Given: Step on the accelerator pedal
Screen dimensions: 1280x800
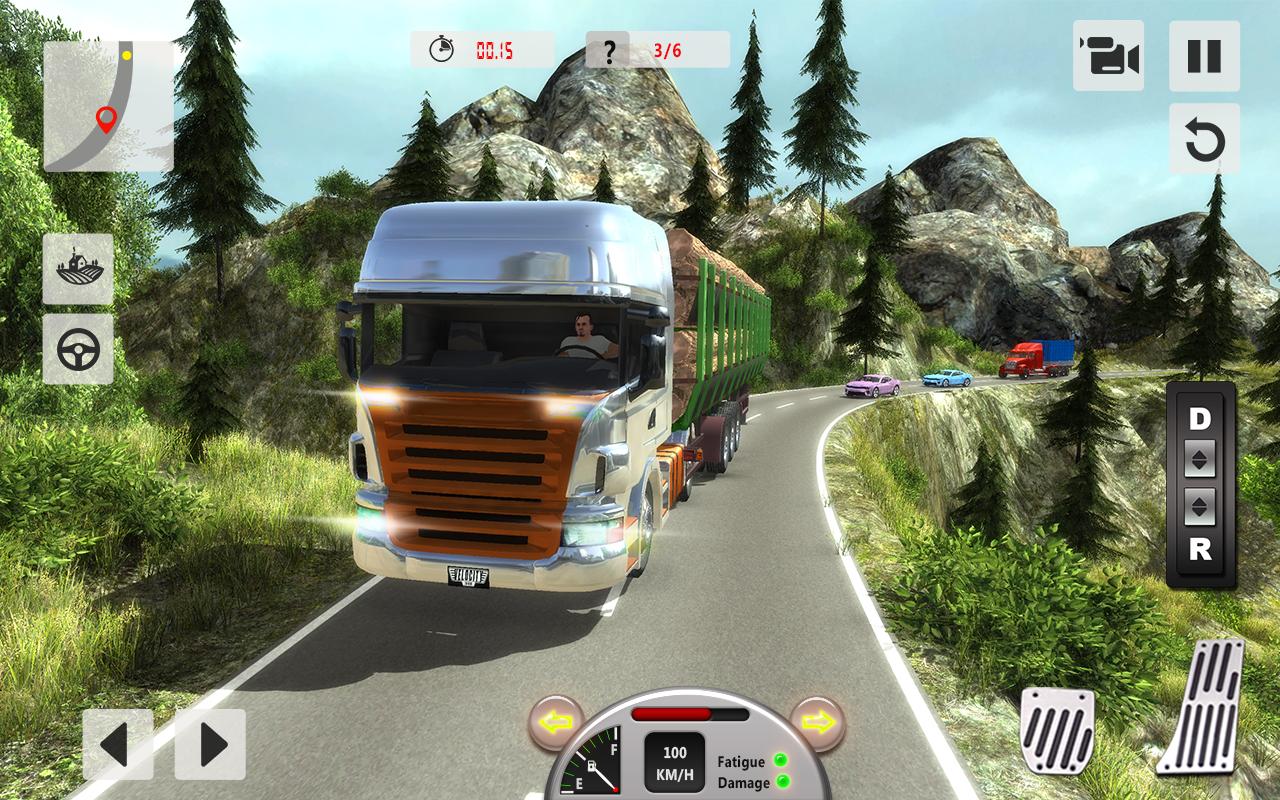Looking at the screenshot, I should click(x=1202, y=706).
